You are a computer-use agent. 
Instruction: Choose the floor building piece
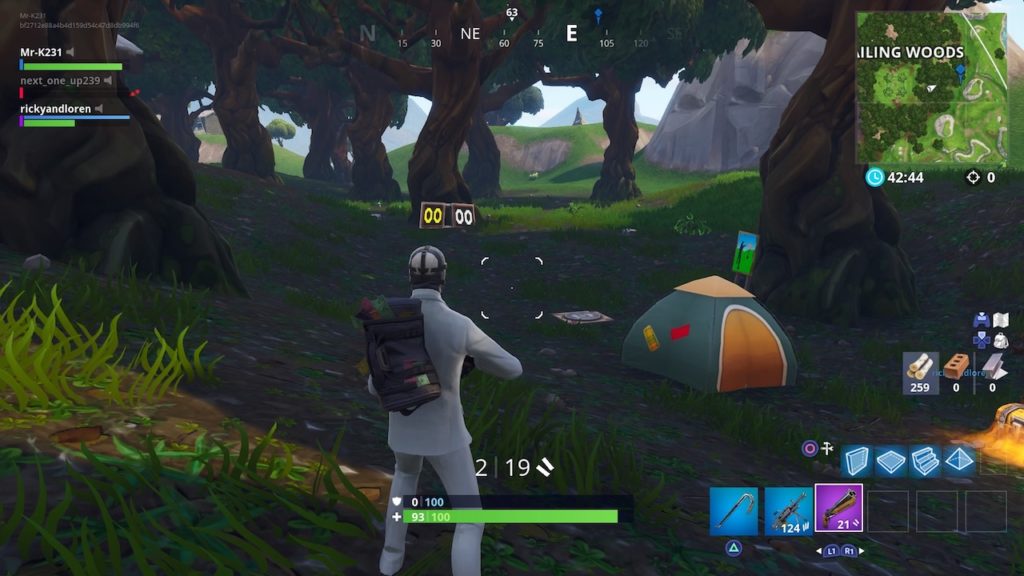[891, 460]
